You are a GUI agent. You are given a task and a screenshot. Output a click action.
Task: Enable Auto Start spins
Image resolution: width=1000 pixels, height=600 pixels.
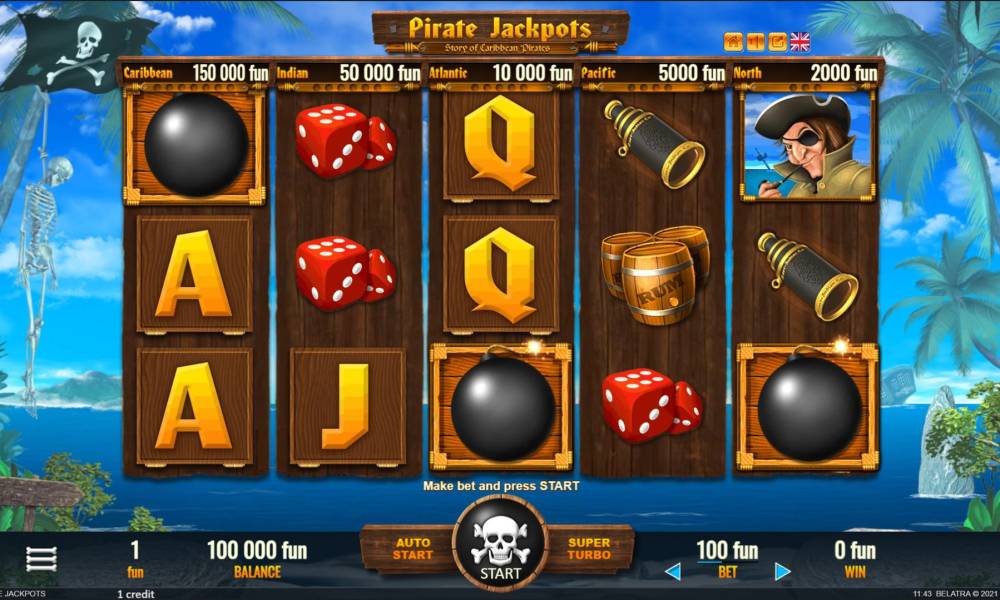pyautogui.click(x=412, y=548)
